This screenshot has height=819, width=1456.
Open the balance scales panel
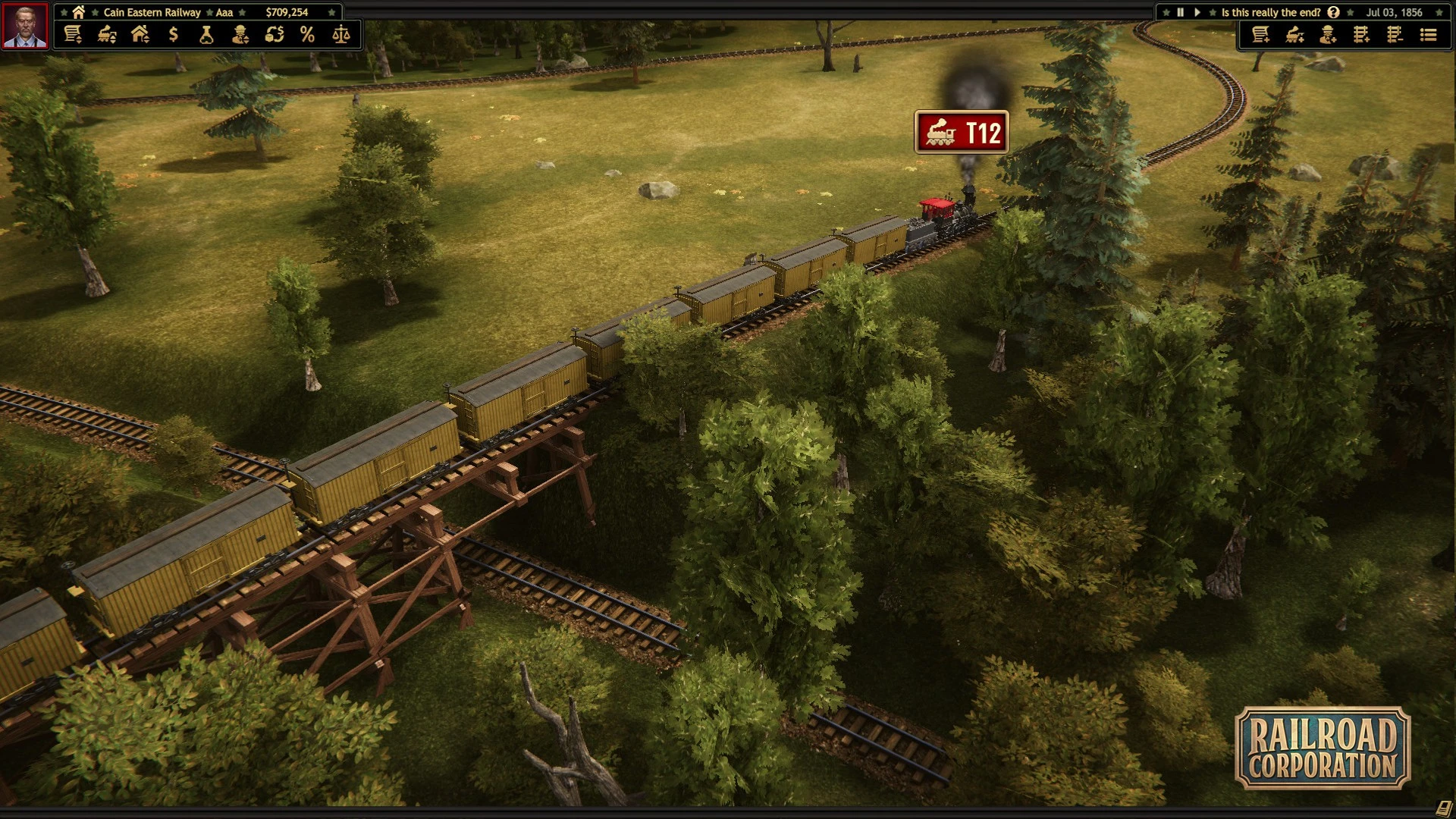tap(341, 35)
